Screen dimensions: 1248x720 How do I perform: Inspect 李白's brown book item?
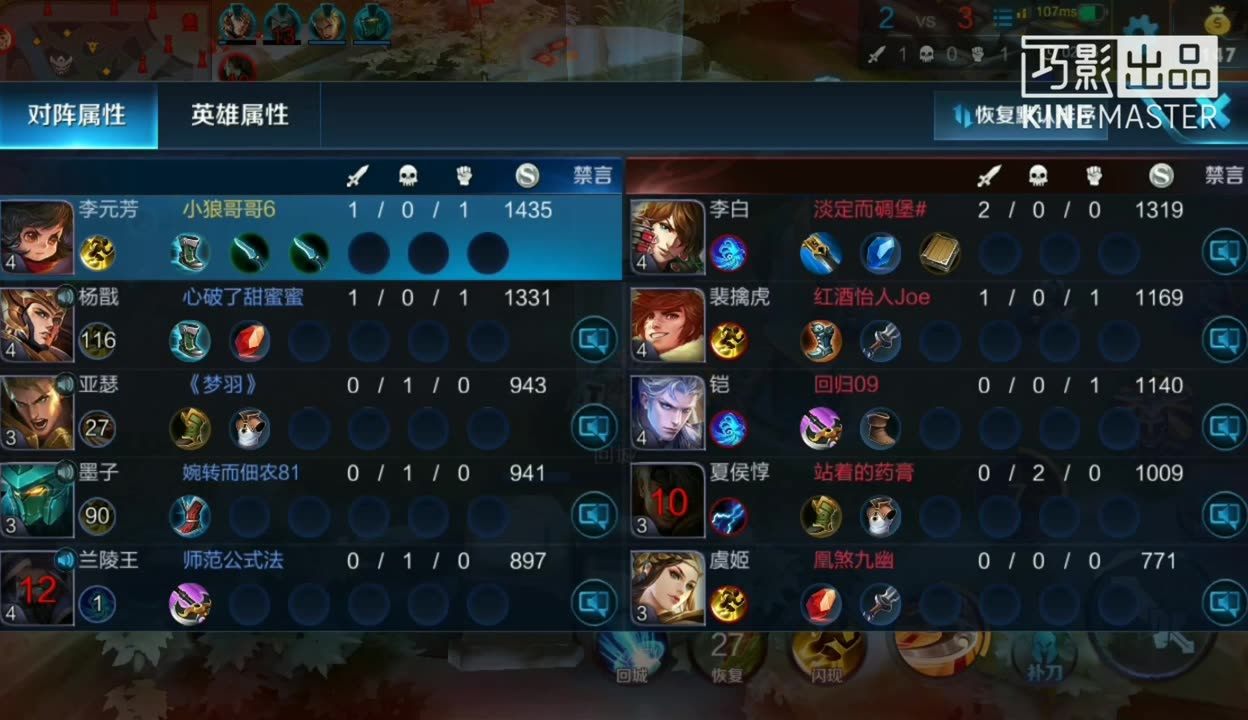[940, 253]
